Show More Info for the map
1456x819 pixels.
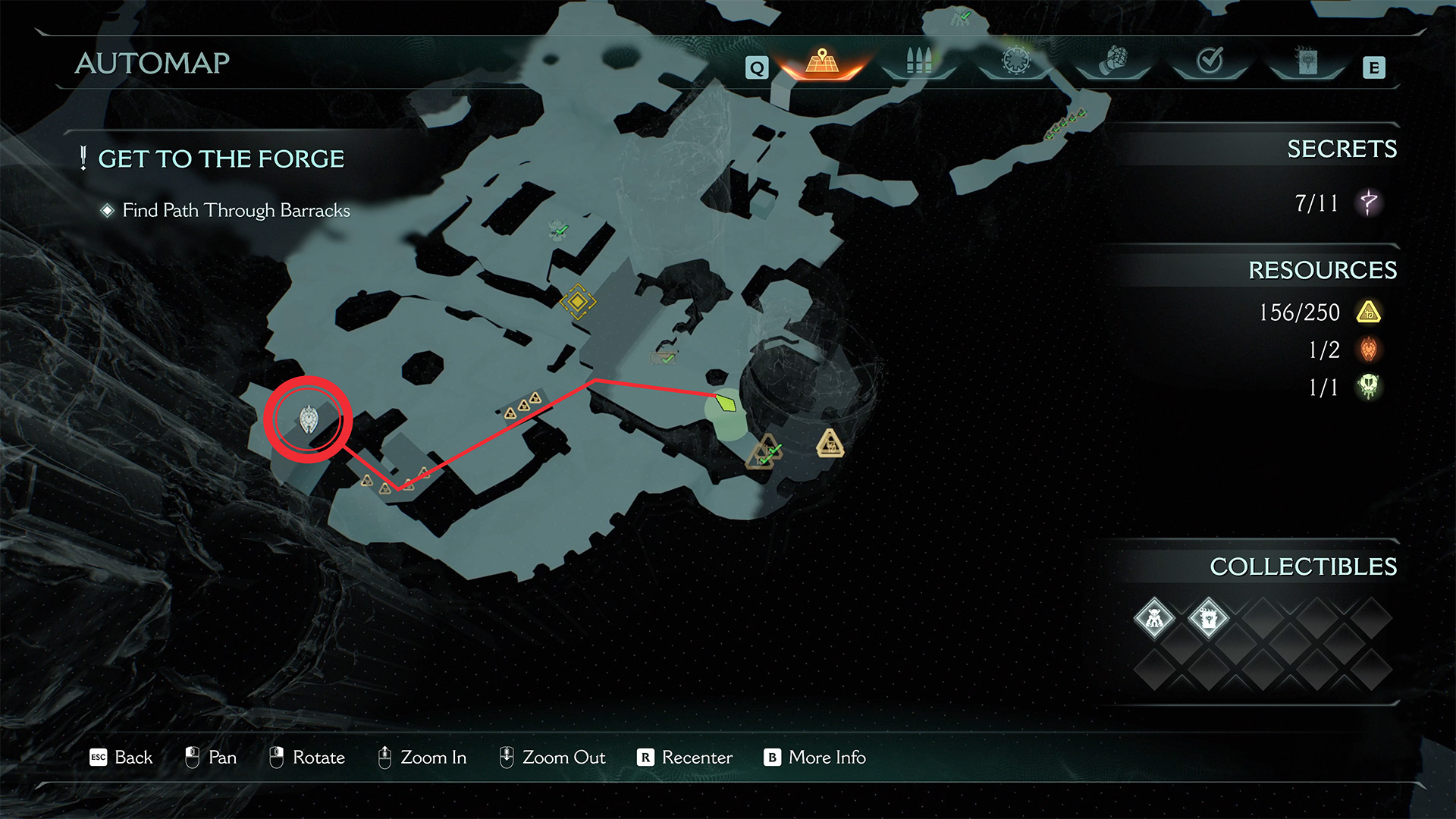(x=814, y=758)
